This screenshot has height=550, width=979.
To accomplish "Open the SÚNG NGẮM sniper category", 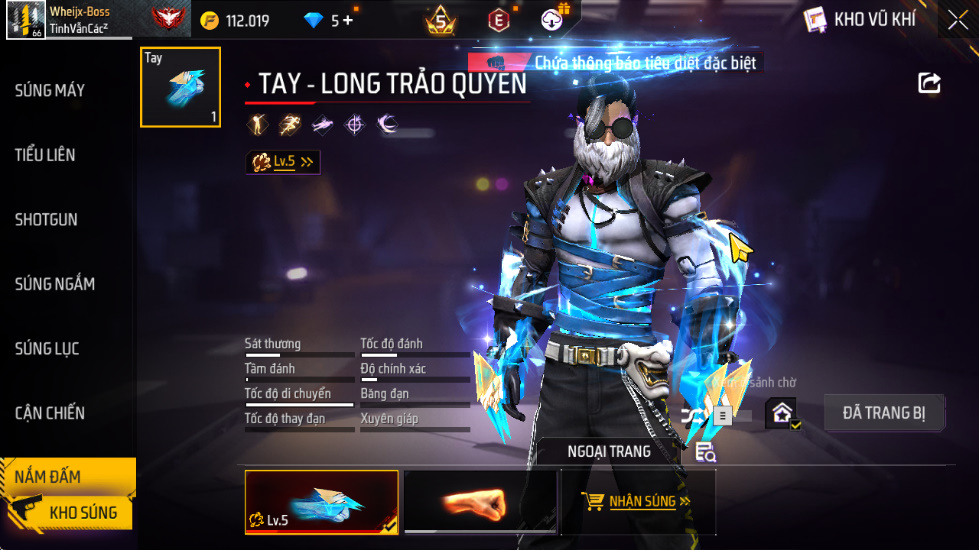I will click(x=55, y=284).
